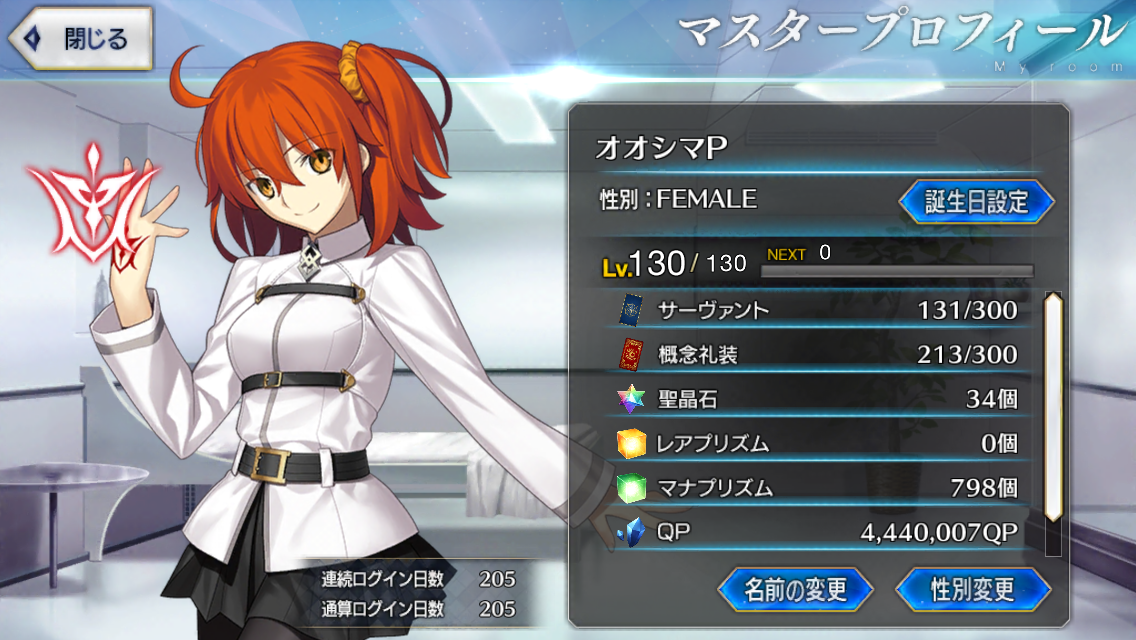Open the 誕生日設定 birthday setting
This screenshot has width=1136, height=640.
click(976, 201)
